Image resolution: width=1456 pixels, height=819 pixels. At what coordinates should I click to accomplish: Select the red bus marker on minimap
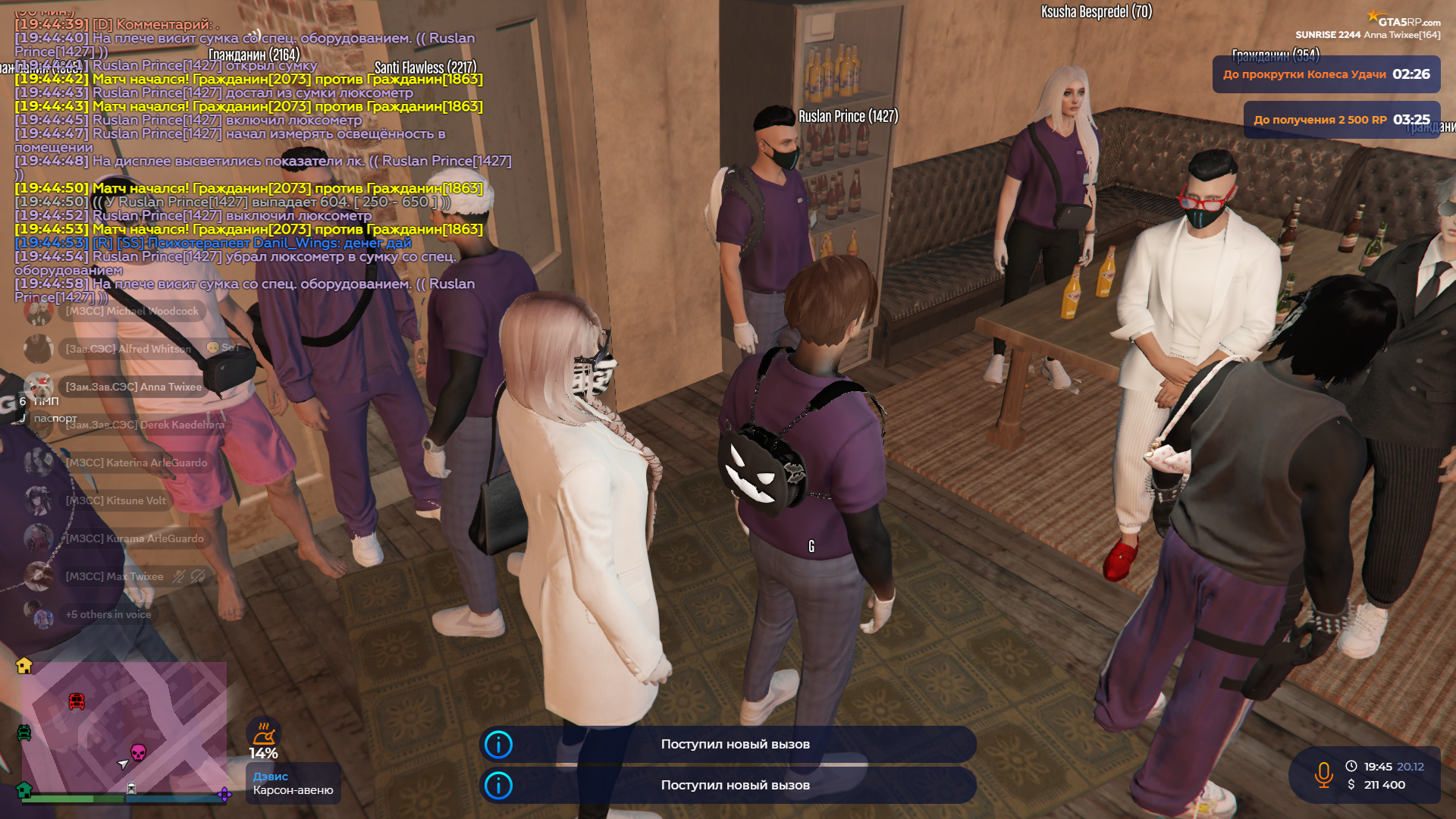77,701
